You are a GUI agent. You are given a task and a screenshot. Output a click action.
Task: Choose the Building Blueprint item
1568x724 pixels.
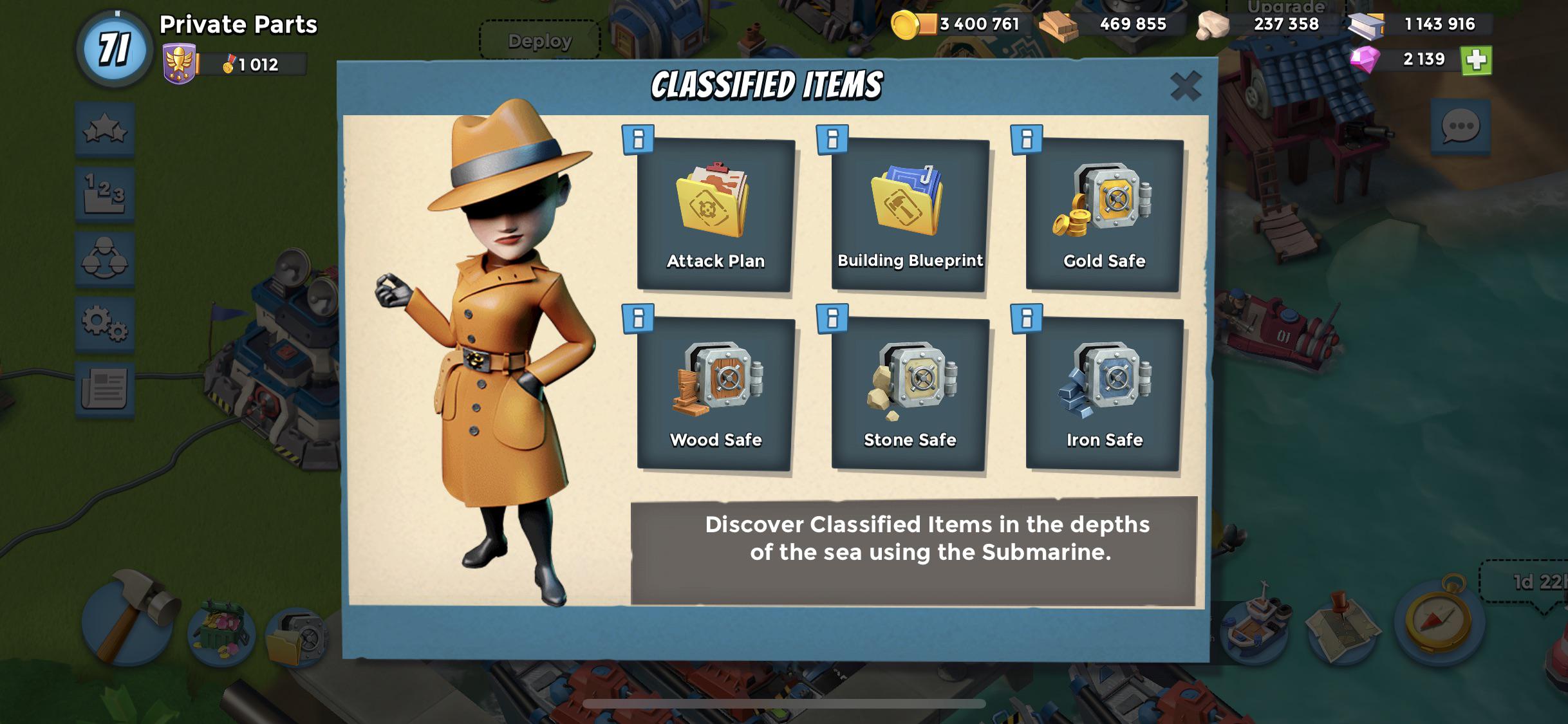[910, 216]
